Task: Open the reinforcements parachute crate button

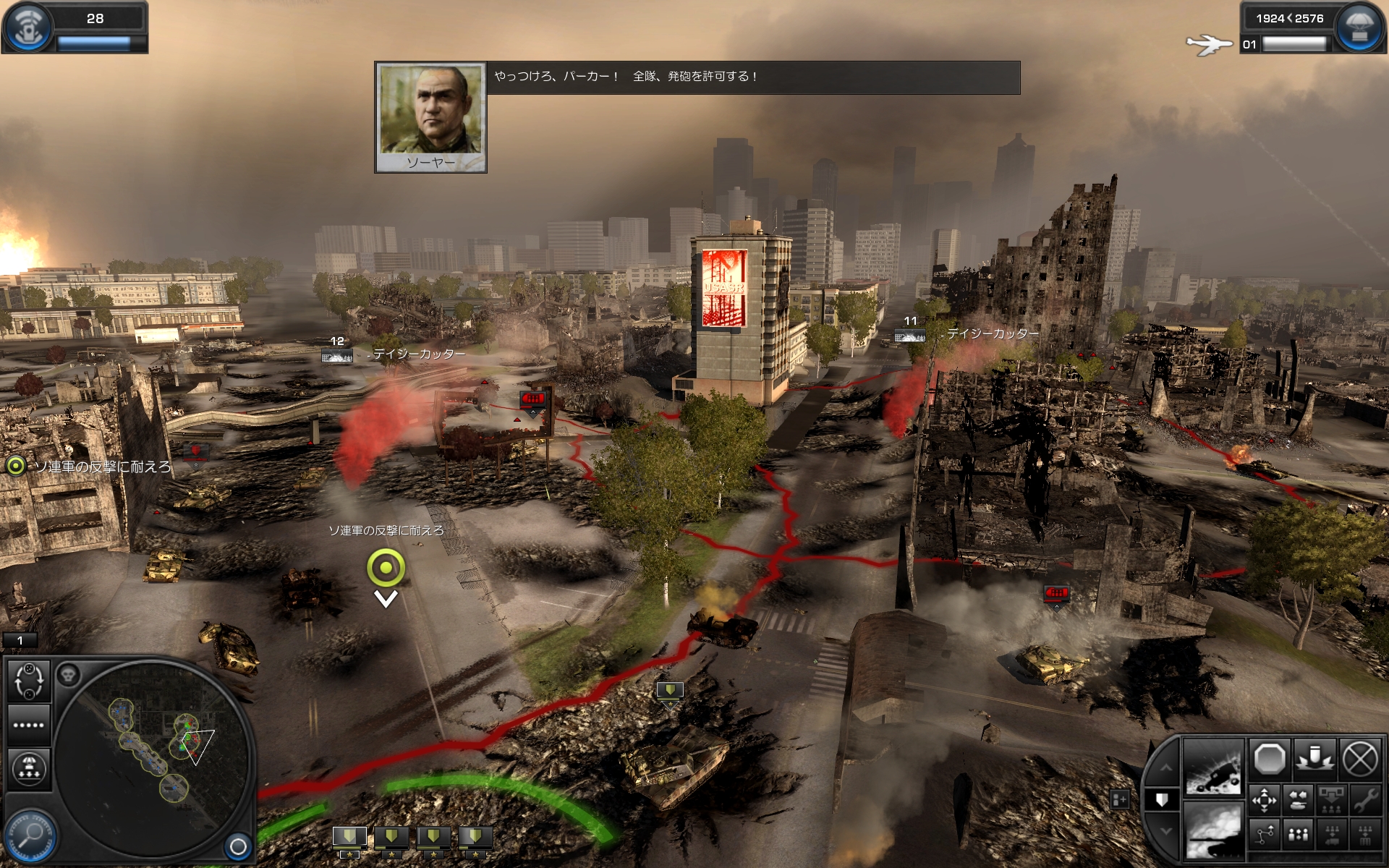Action: click(1359, 27)
